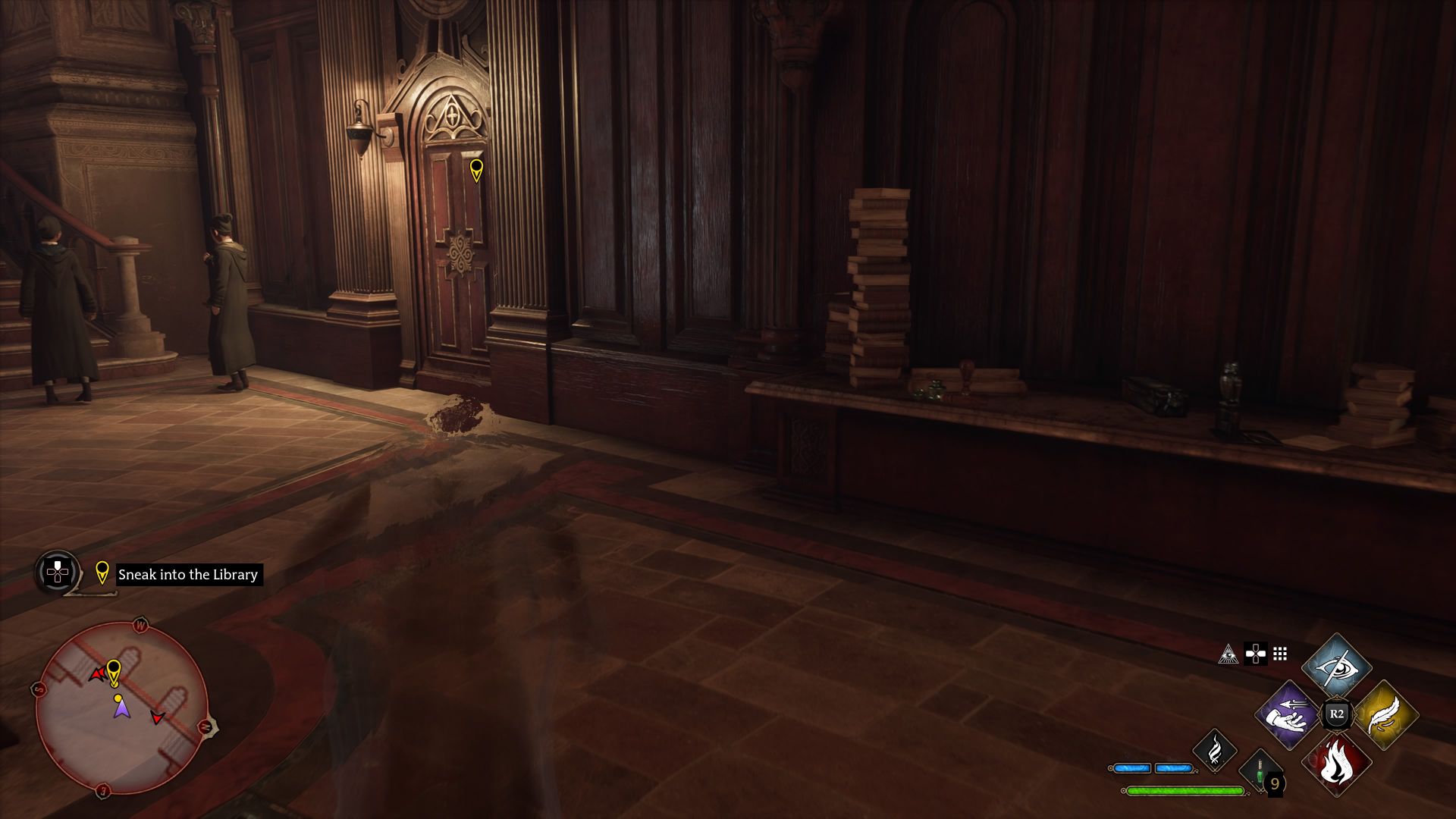Click the green health bar
Screen dimensions: 1456x819
click(1185, 790)
